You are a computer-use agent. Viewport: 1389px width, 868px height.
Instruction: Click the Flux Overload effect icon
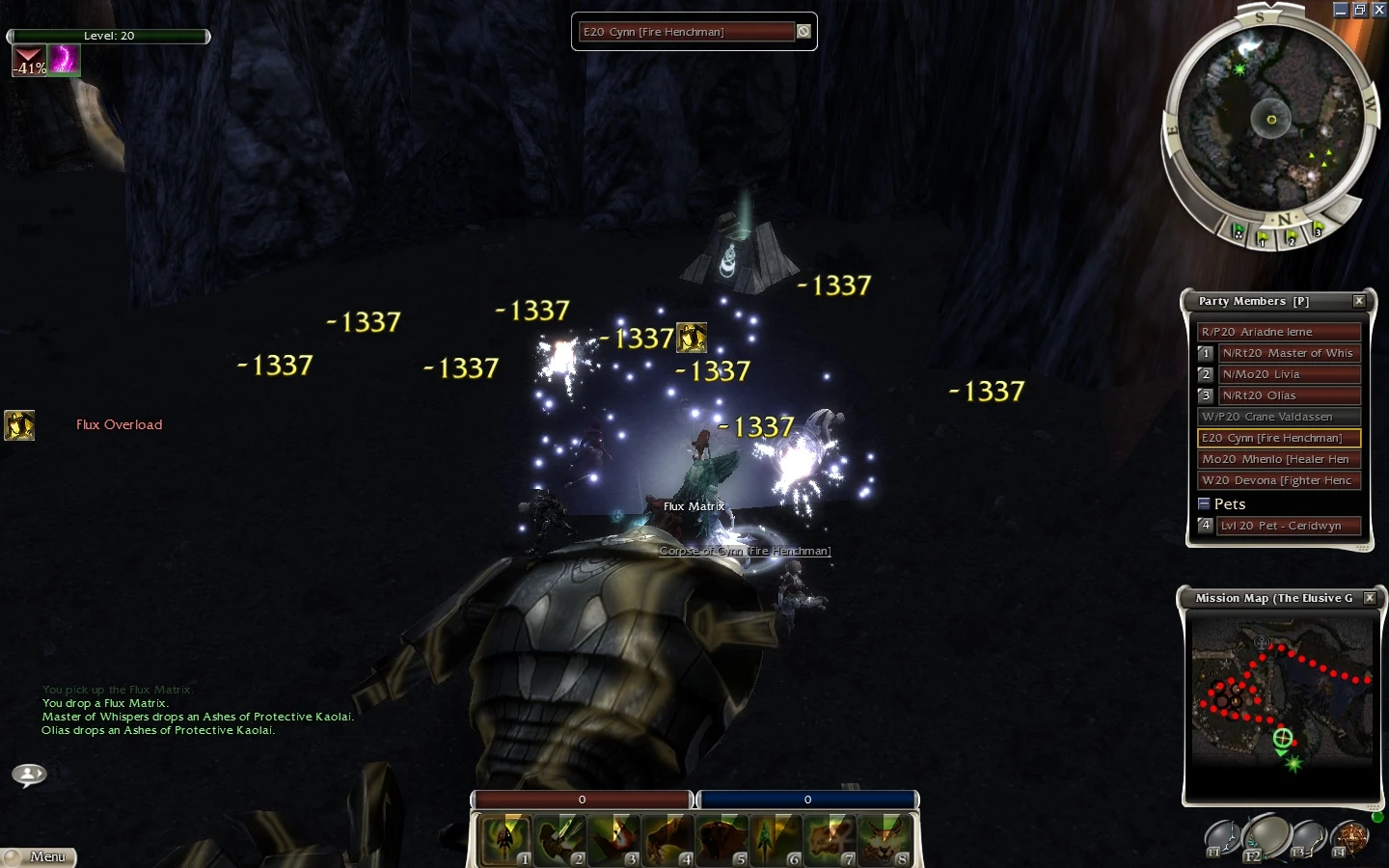coord(19,425)
